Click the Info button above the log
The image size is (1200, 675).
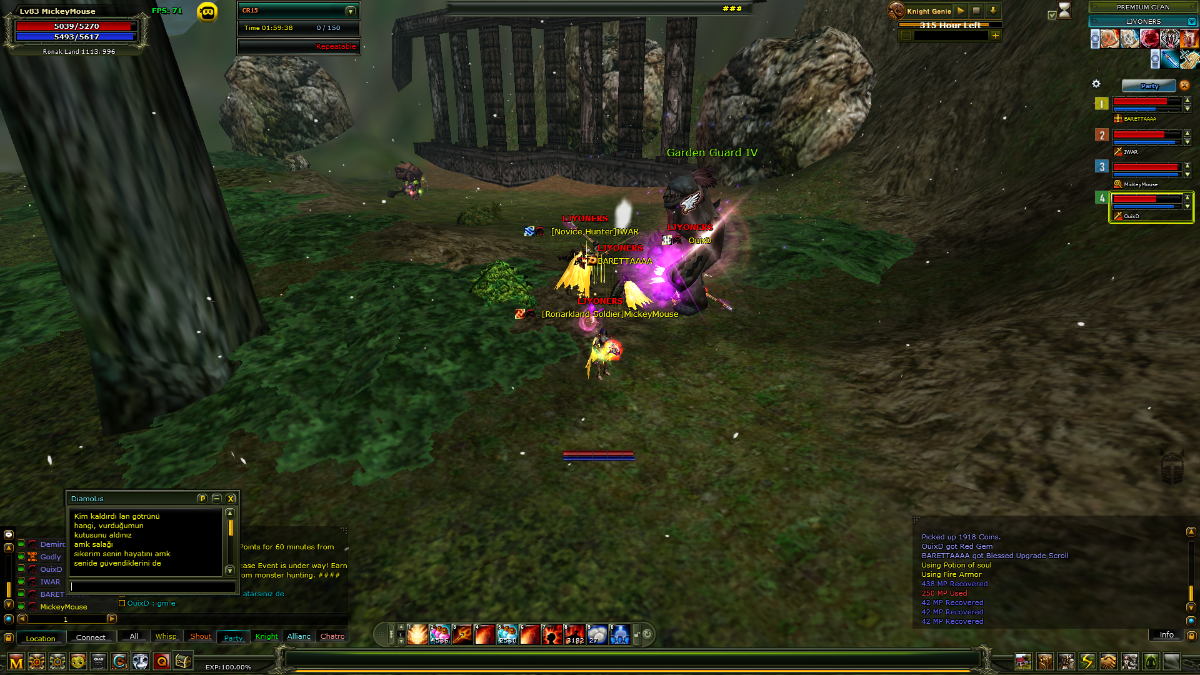click(1166, 635)
